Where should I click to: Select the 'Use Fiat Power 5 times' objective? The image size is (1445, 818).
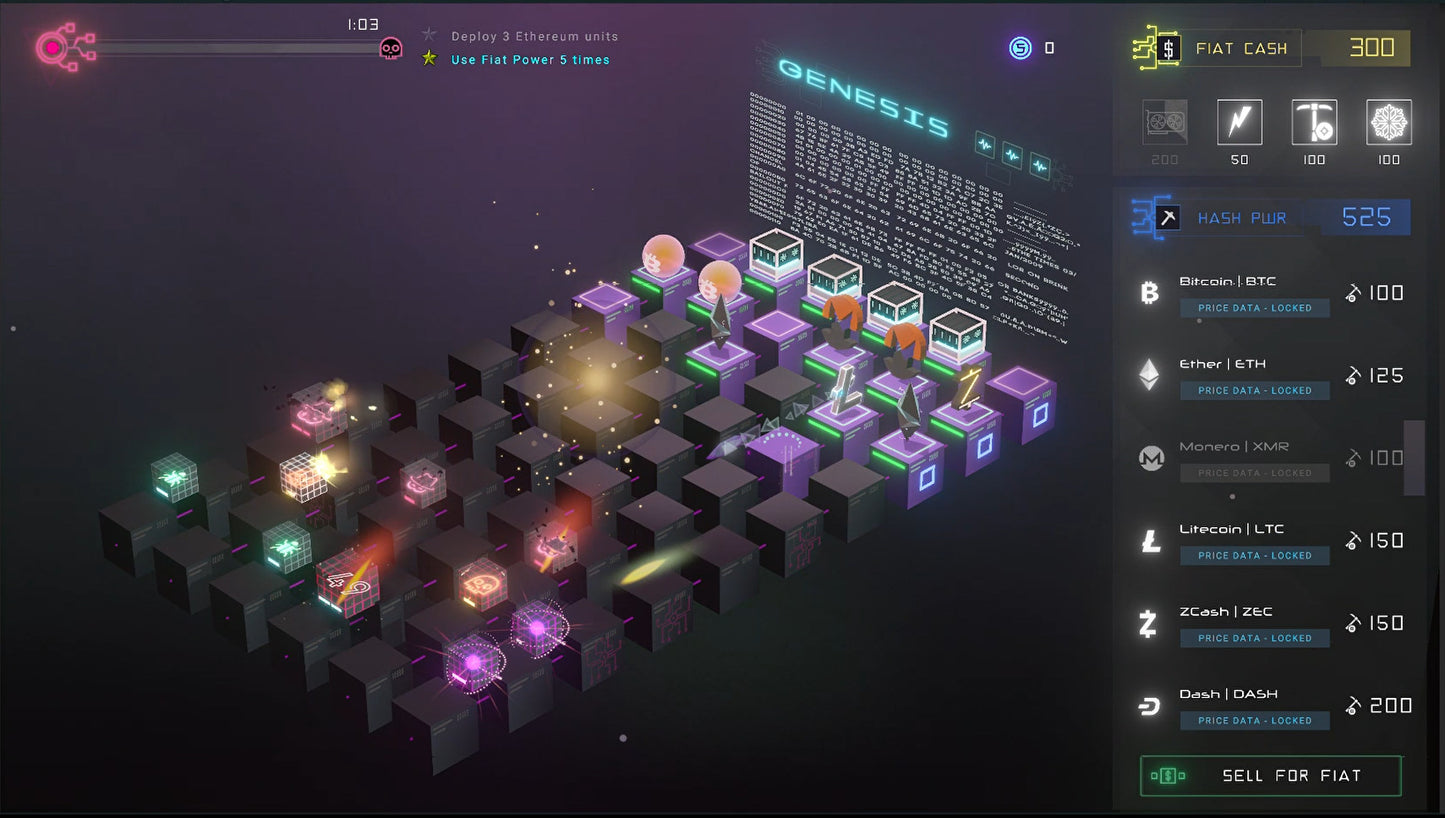(x=529, y=60)
